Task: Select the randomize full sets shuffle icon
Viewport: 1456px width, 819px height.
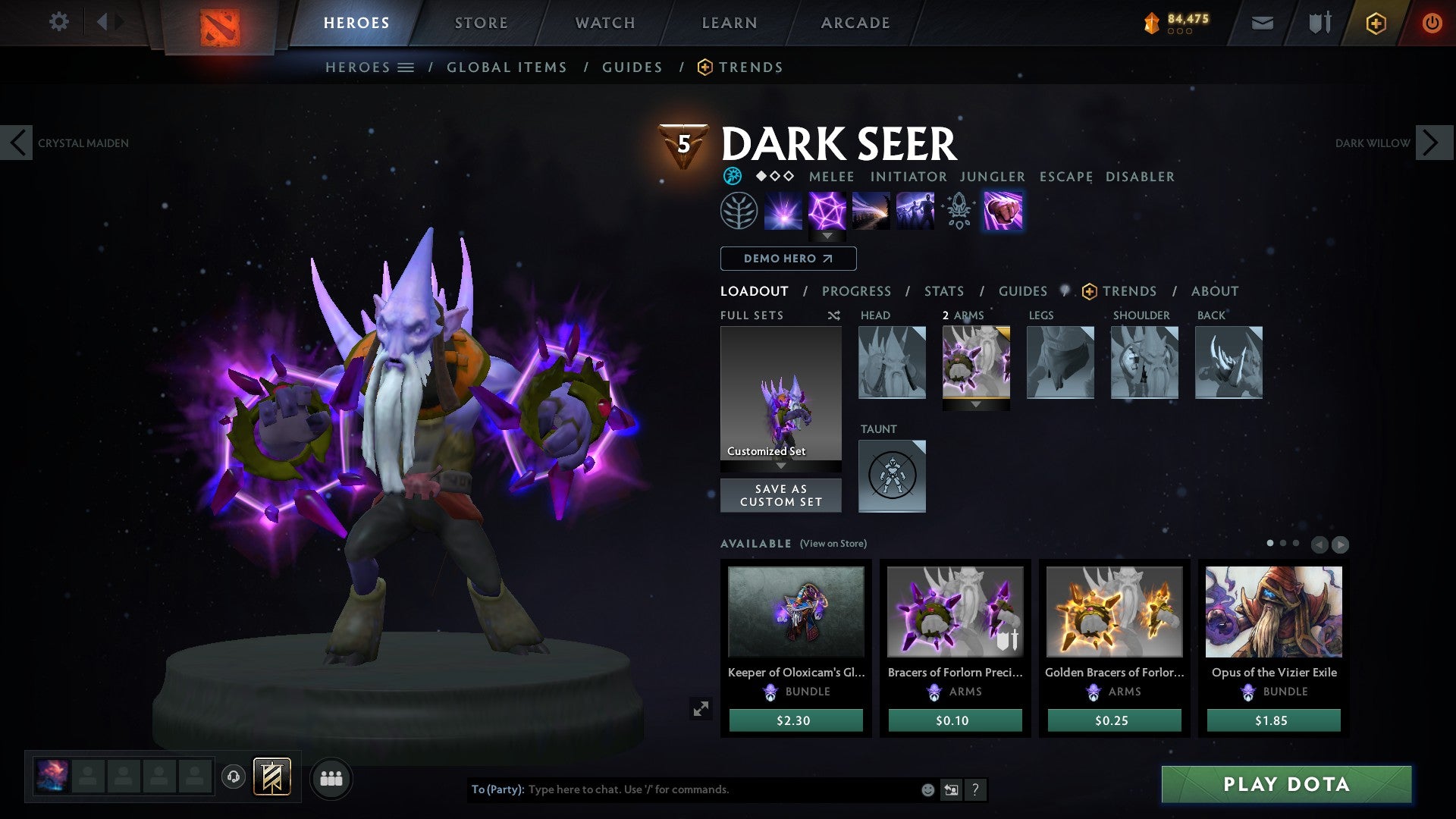Action: [834, 315]
